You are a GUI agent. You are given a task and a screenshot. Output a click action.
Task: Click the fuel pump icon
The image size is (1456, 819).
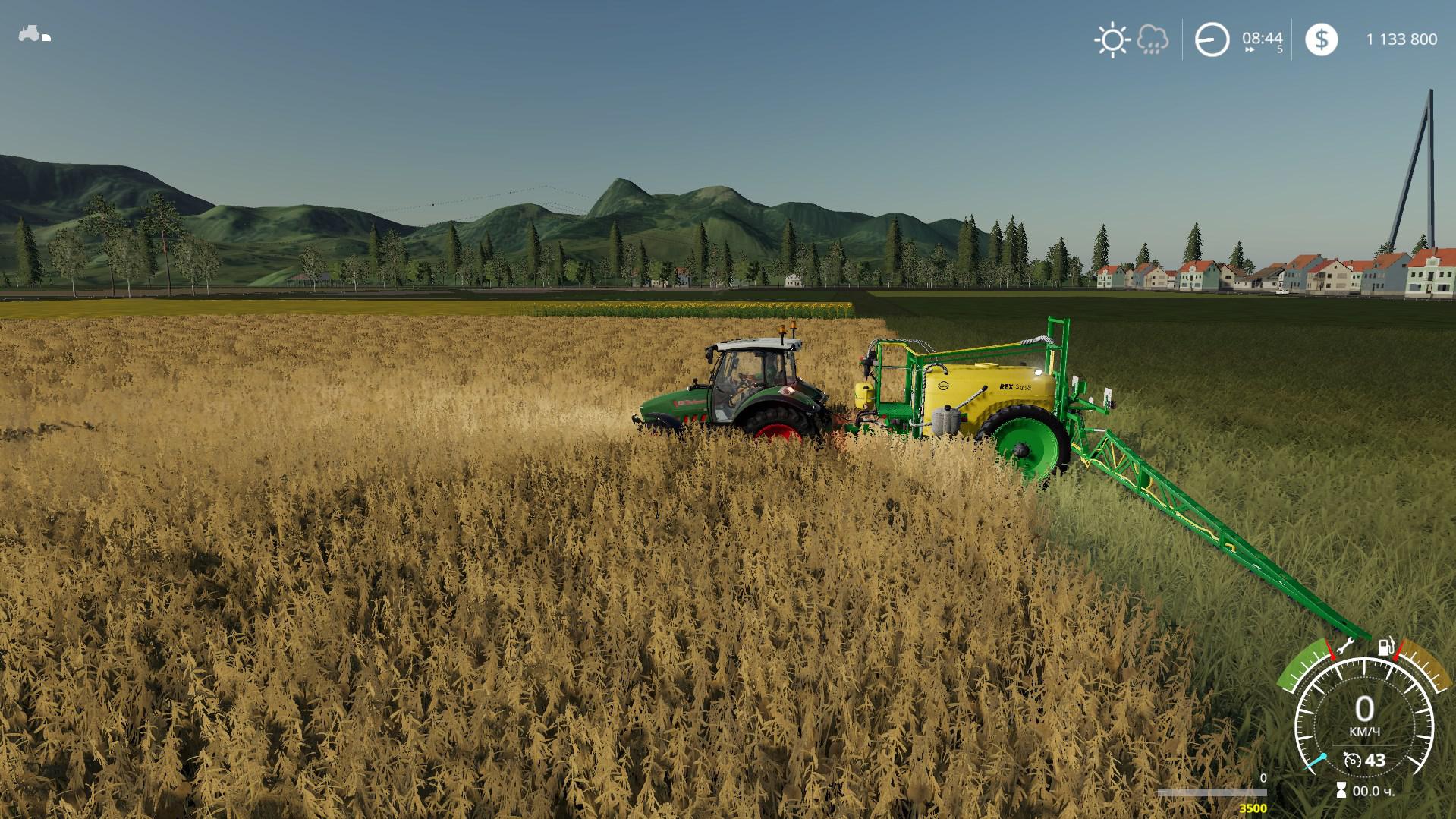click(x=1385, y=647)
